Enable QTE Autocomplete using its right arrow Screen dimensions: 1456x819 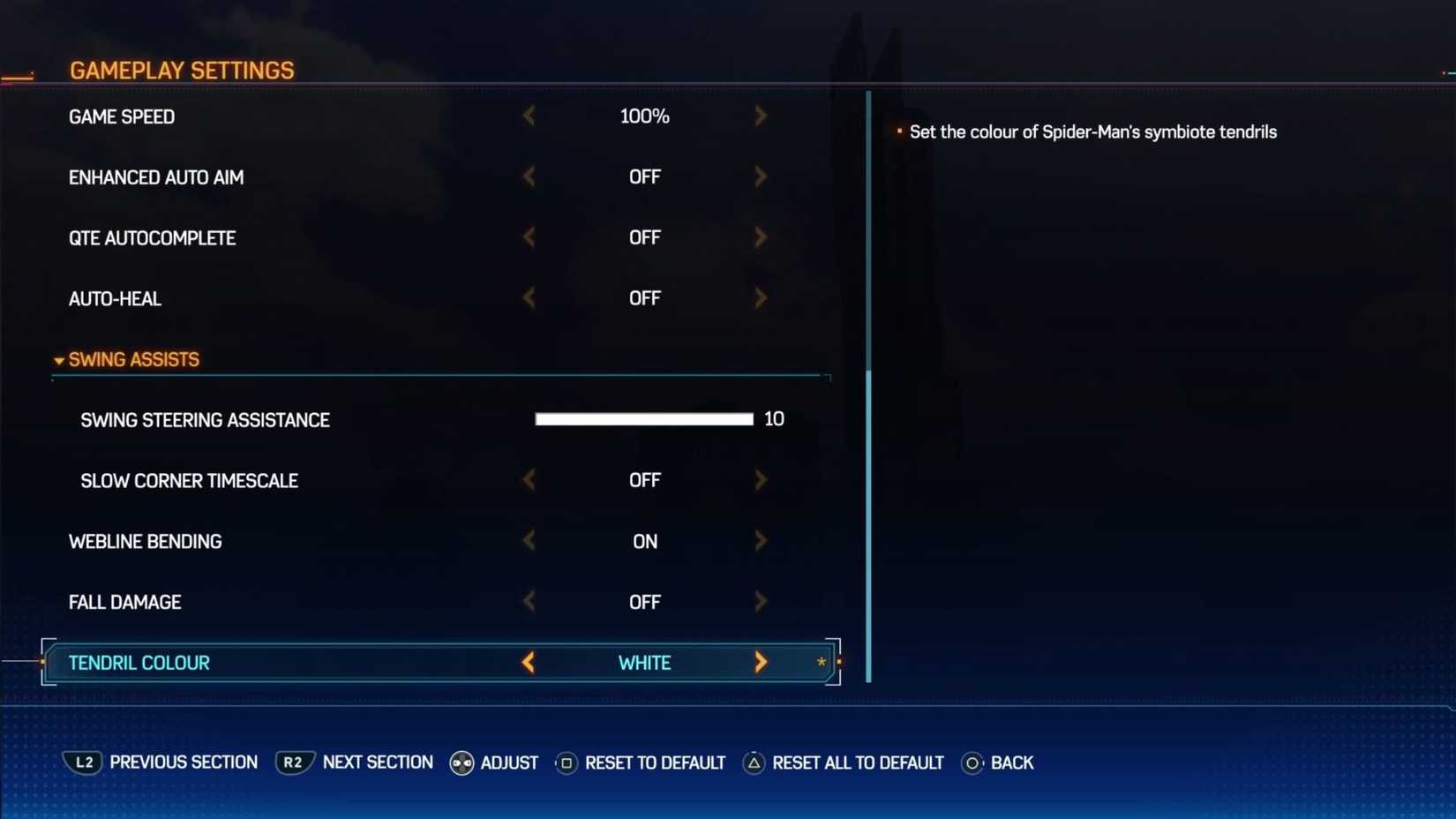(761, 237)
